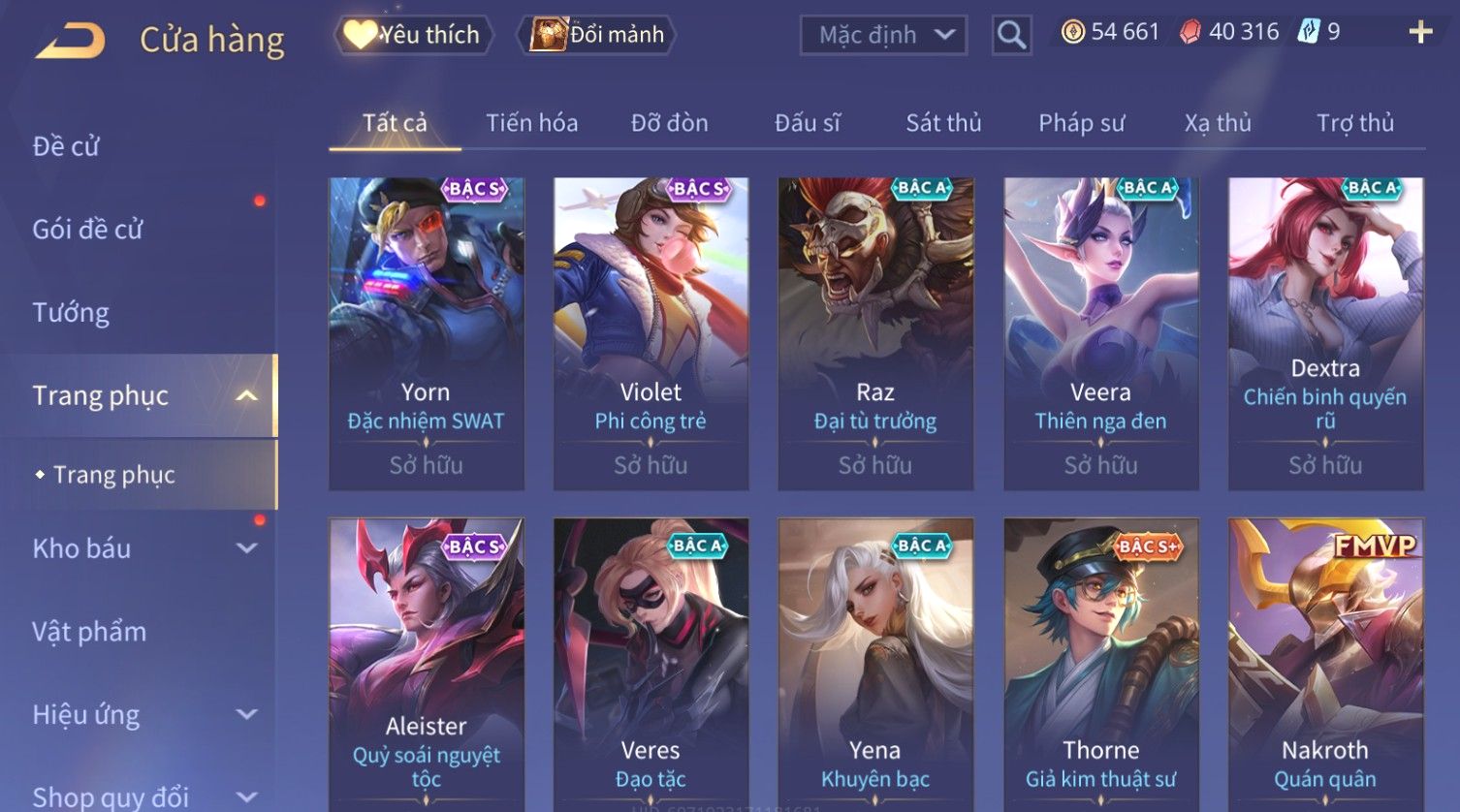Switch to the Tiến hóa tab

point(531,123)
